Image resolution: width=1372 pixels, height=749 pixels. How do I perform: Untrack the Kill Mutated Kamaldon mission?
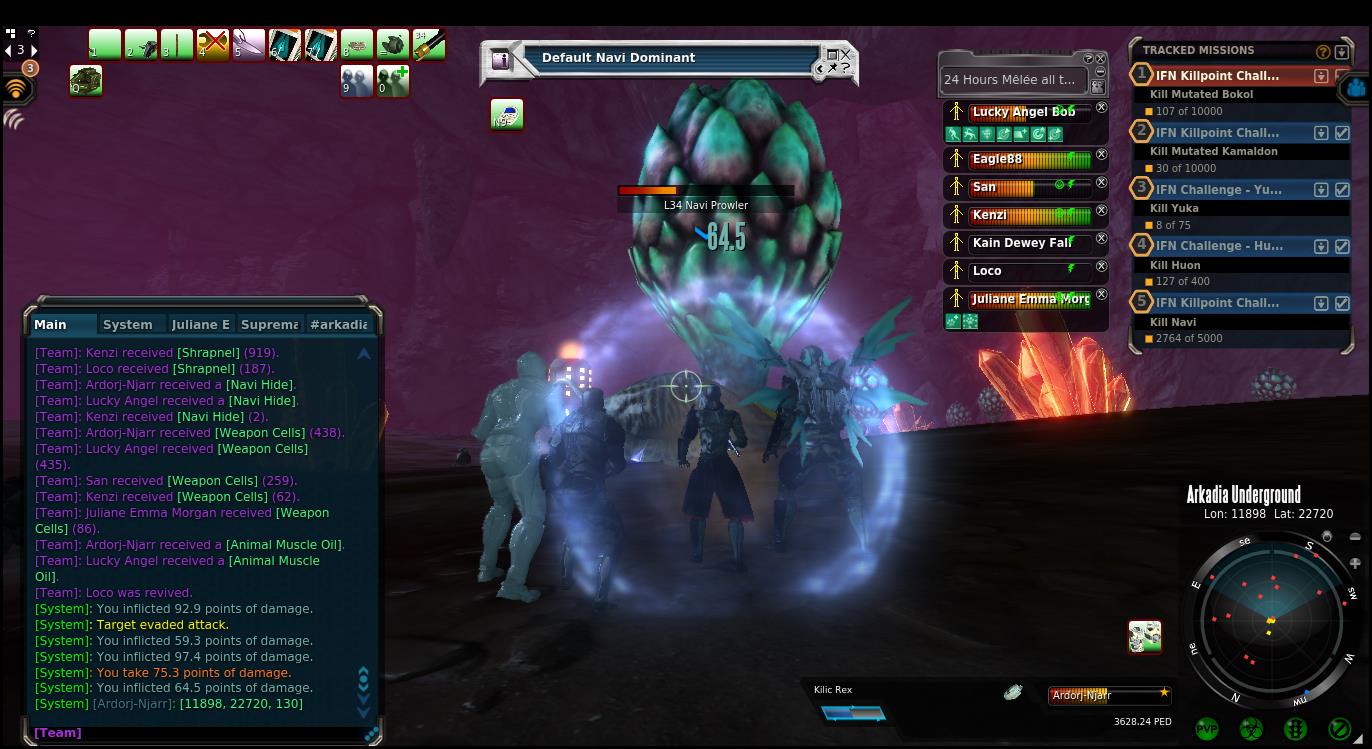click(1342, 133)
